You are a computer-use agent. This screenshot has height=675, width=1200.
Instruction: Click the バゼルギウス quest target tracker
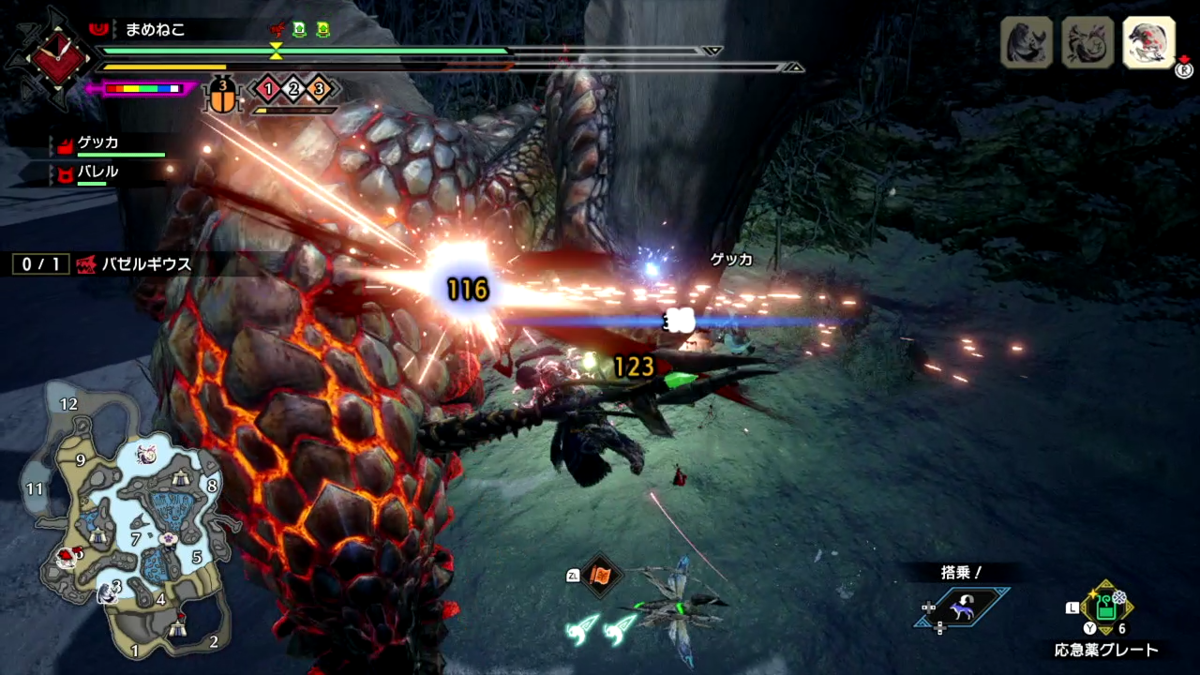point(103,265)
